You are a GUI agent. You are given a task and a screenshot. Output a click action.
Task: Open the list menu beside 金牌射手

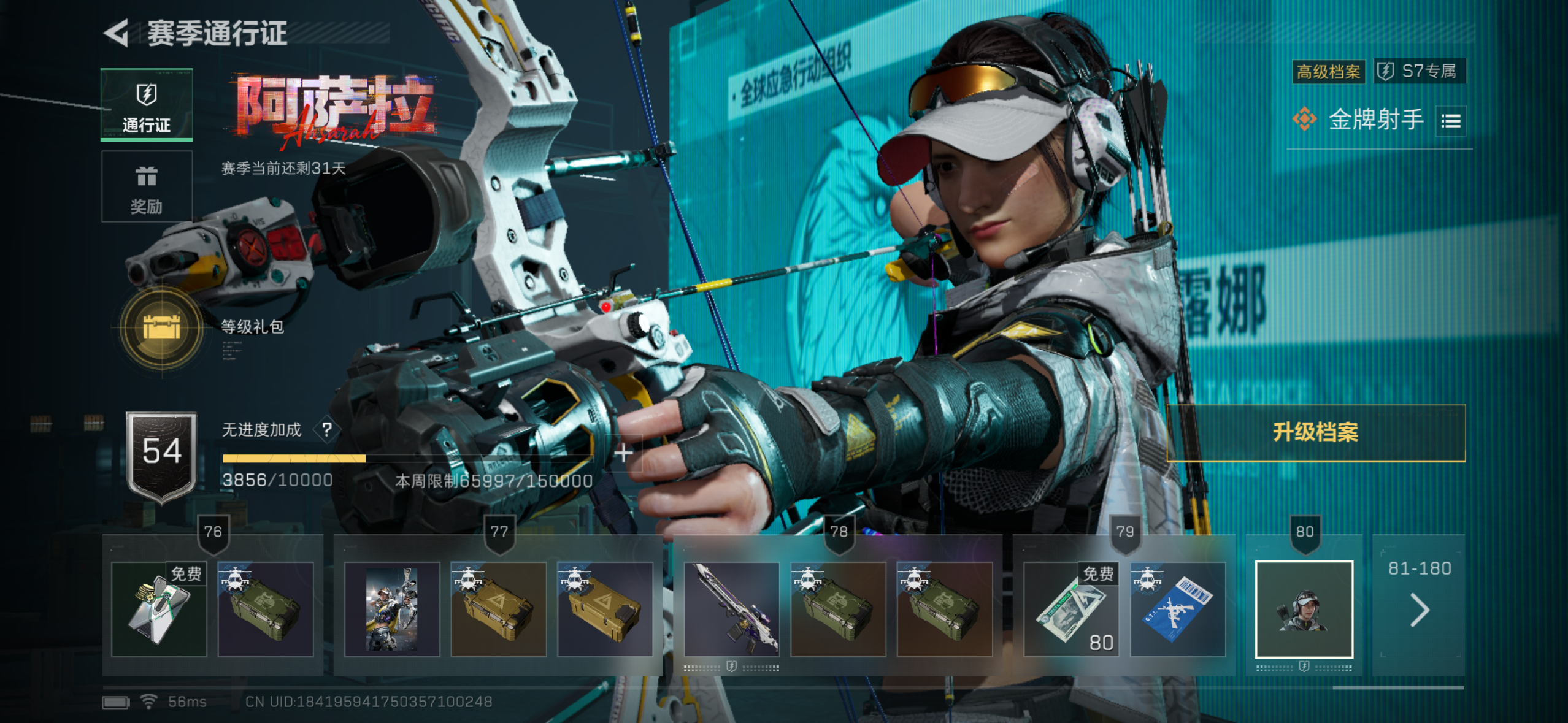coord(1451,121)
